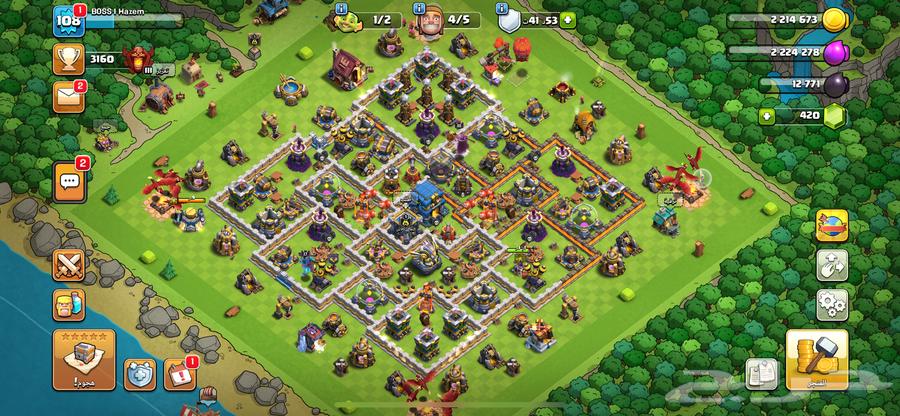Open the Shop with gold and hammer

[817, 359]
